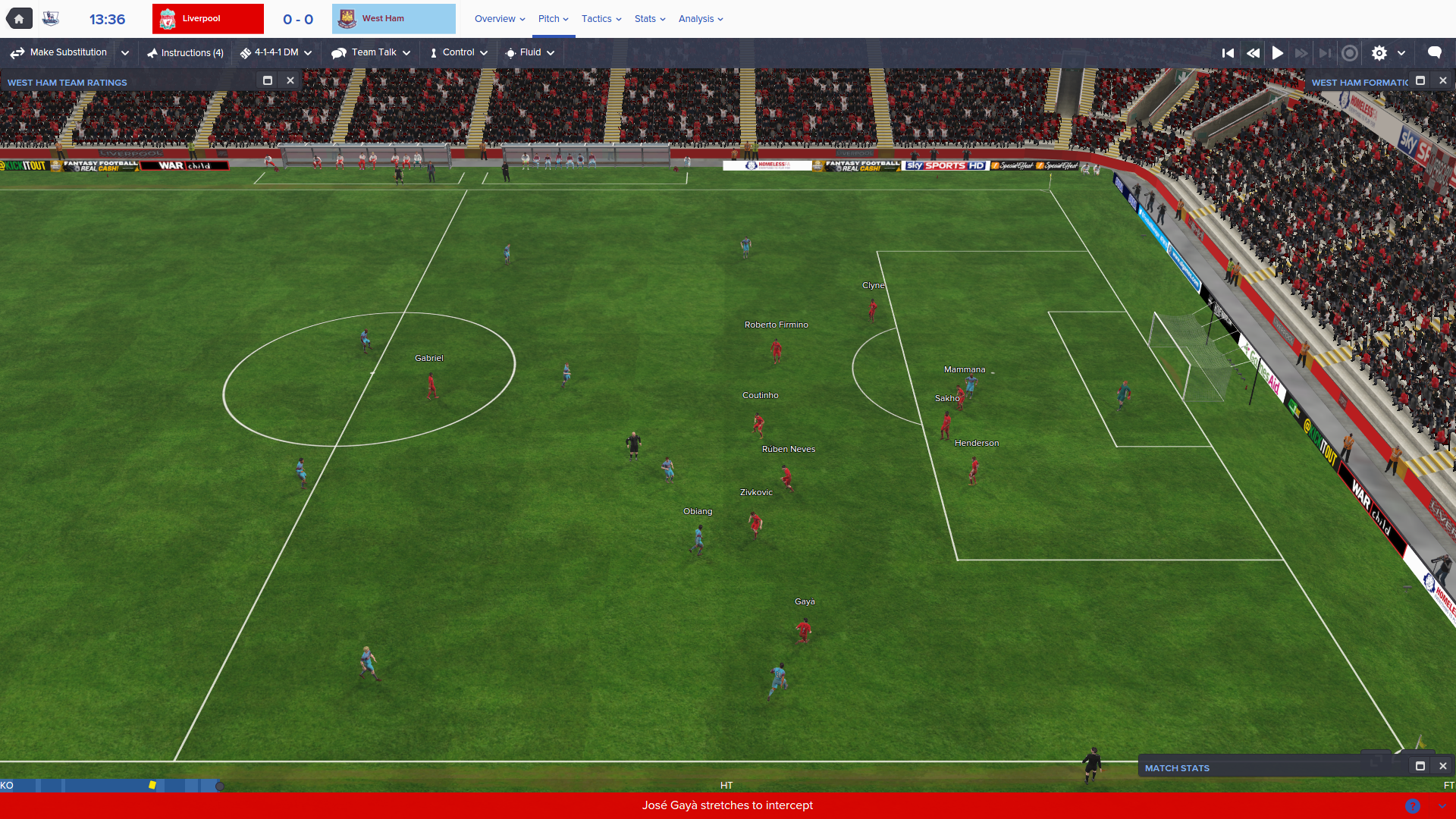Screen dimensions: 1456x819
Task: Switch to the Tactics tab
Action: coord(601,19)
